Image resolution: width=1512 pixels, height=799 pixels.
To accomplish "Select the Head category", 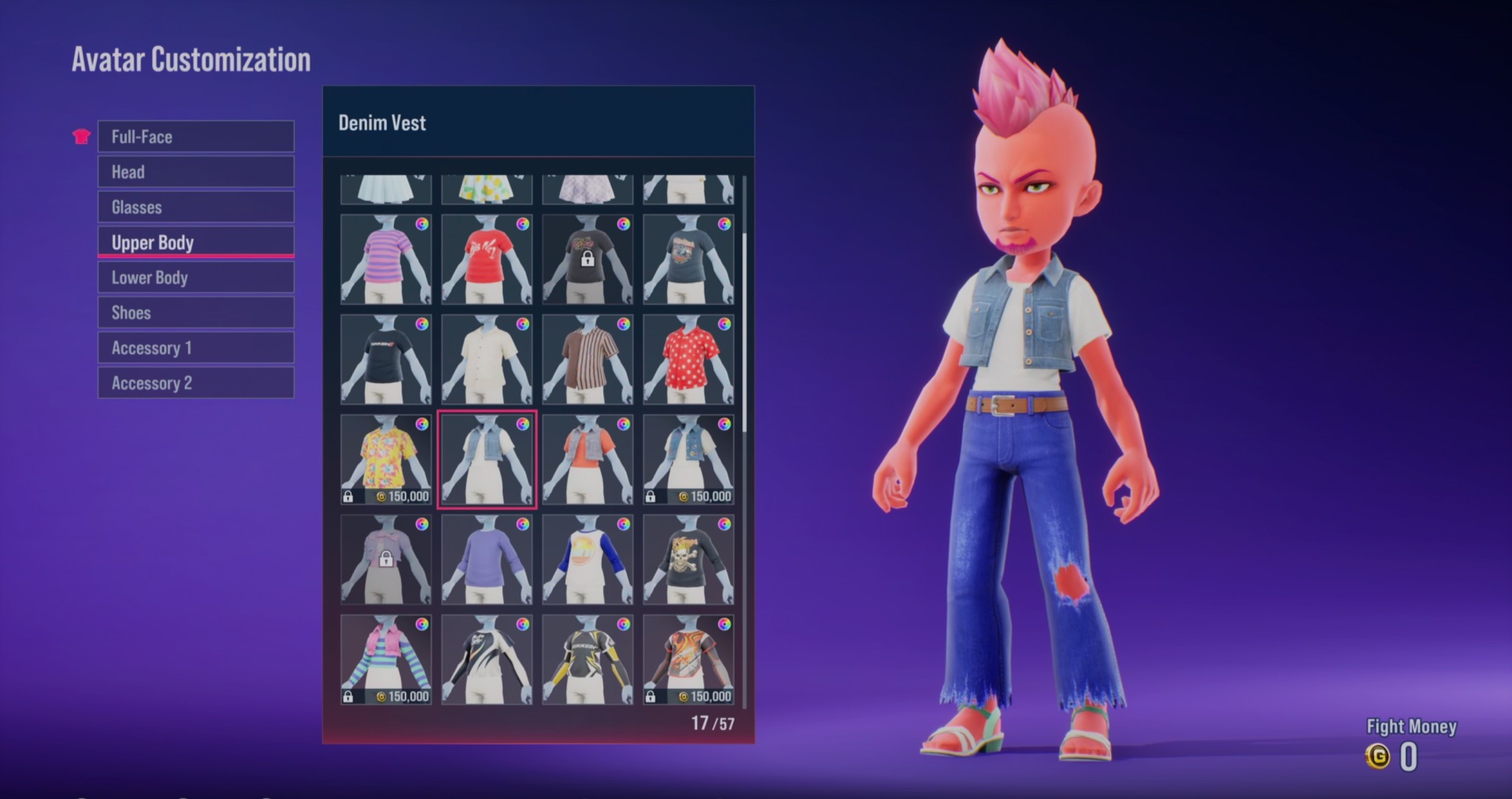I will tap(195, 172).
